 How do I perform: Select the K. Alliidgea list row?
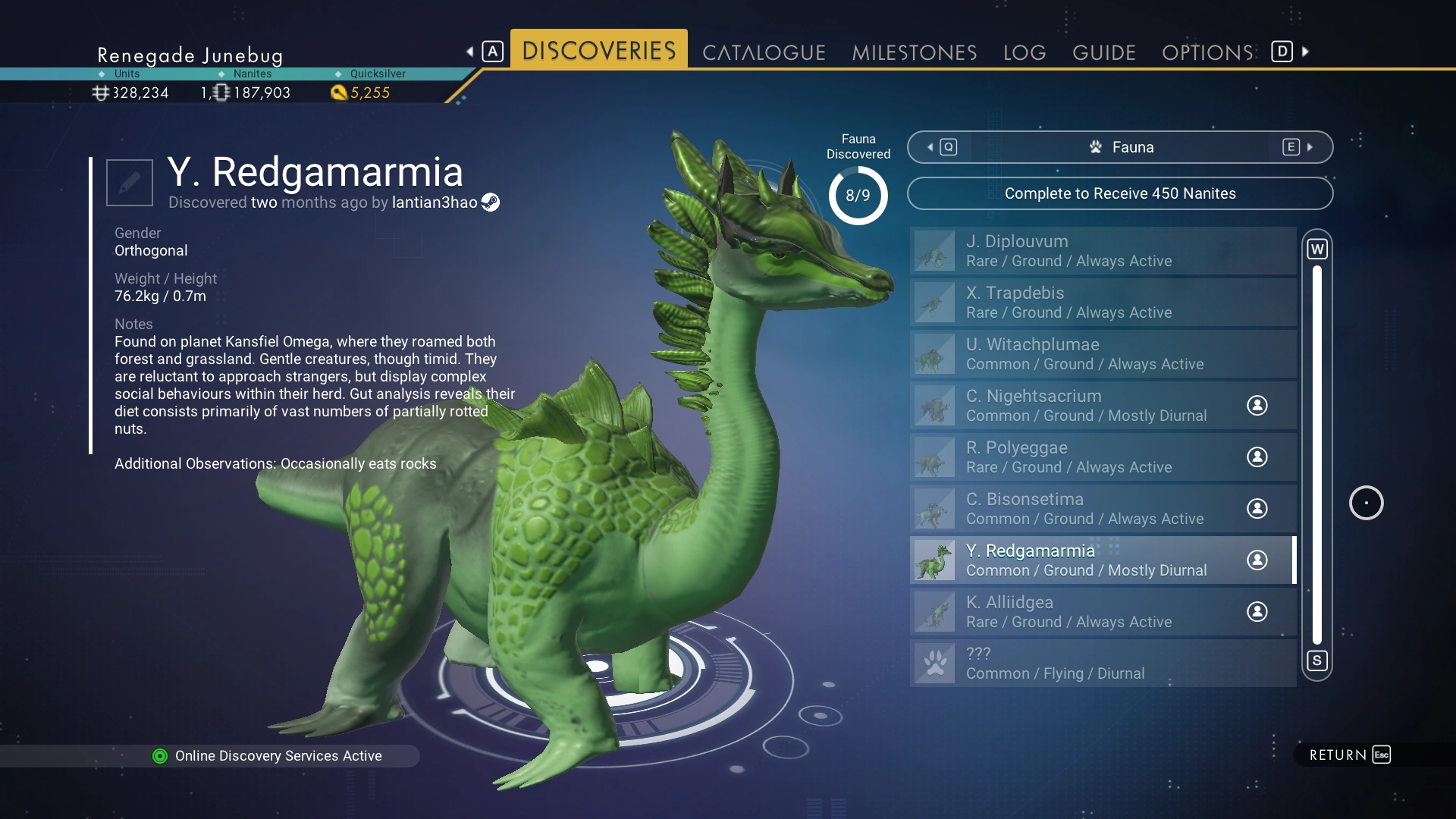tap(1103, 612)
